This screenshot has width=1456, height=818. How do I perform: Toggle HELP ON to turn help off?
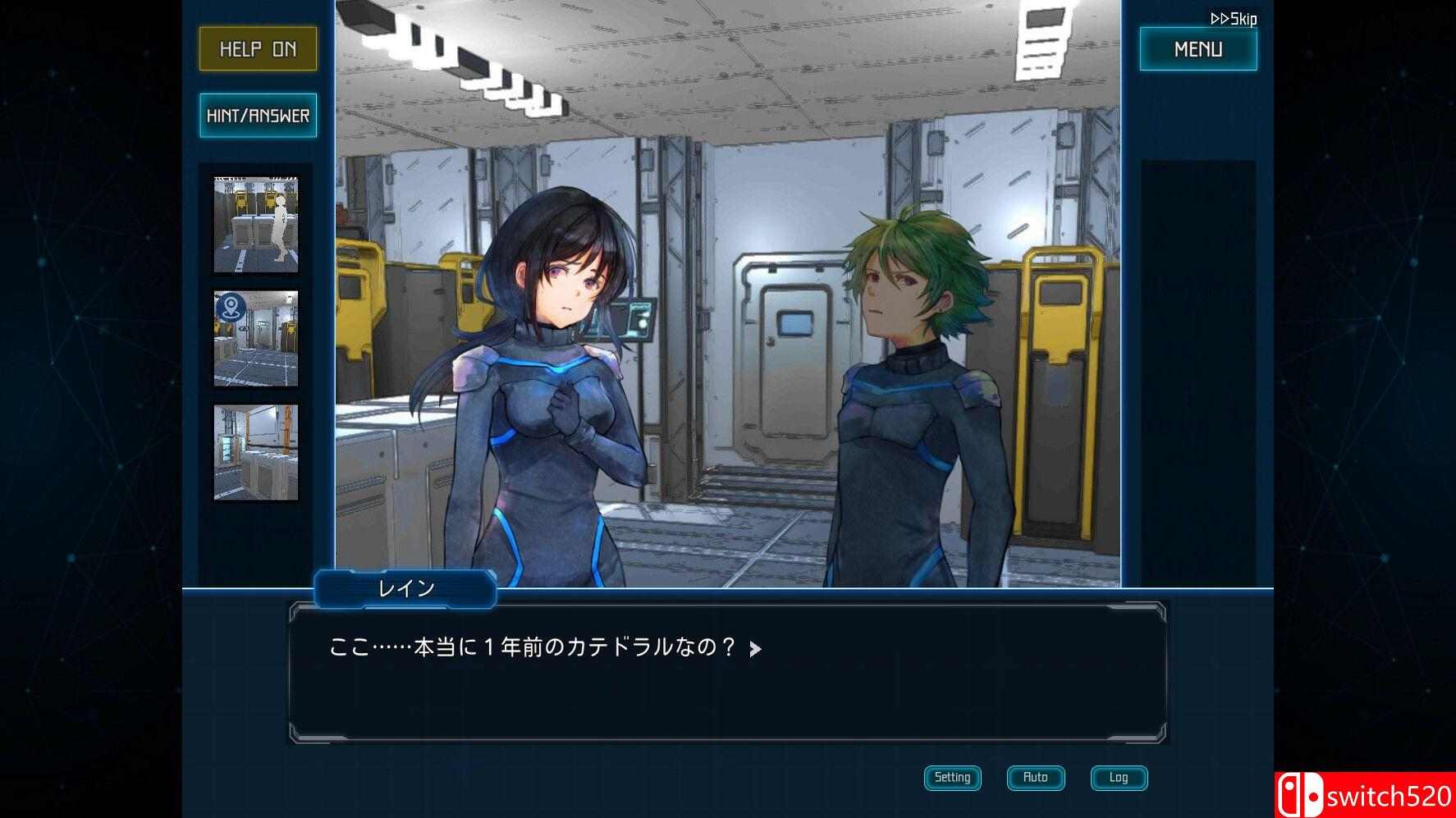(257, 48)
